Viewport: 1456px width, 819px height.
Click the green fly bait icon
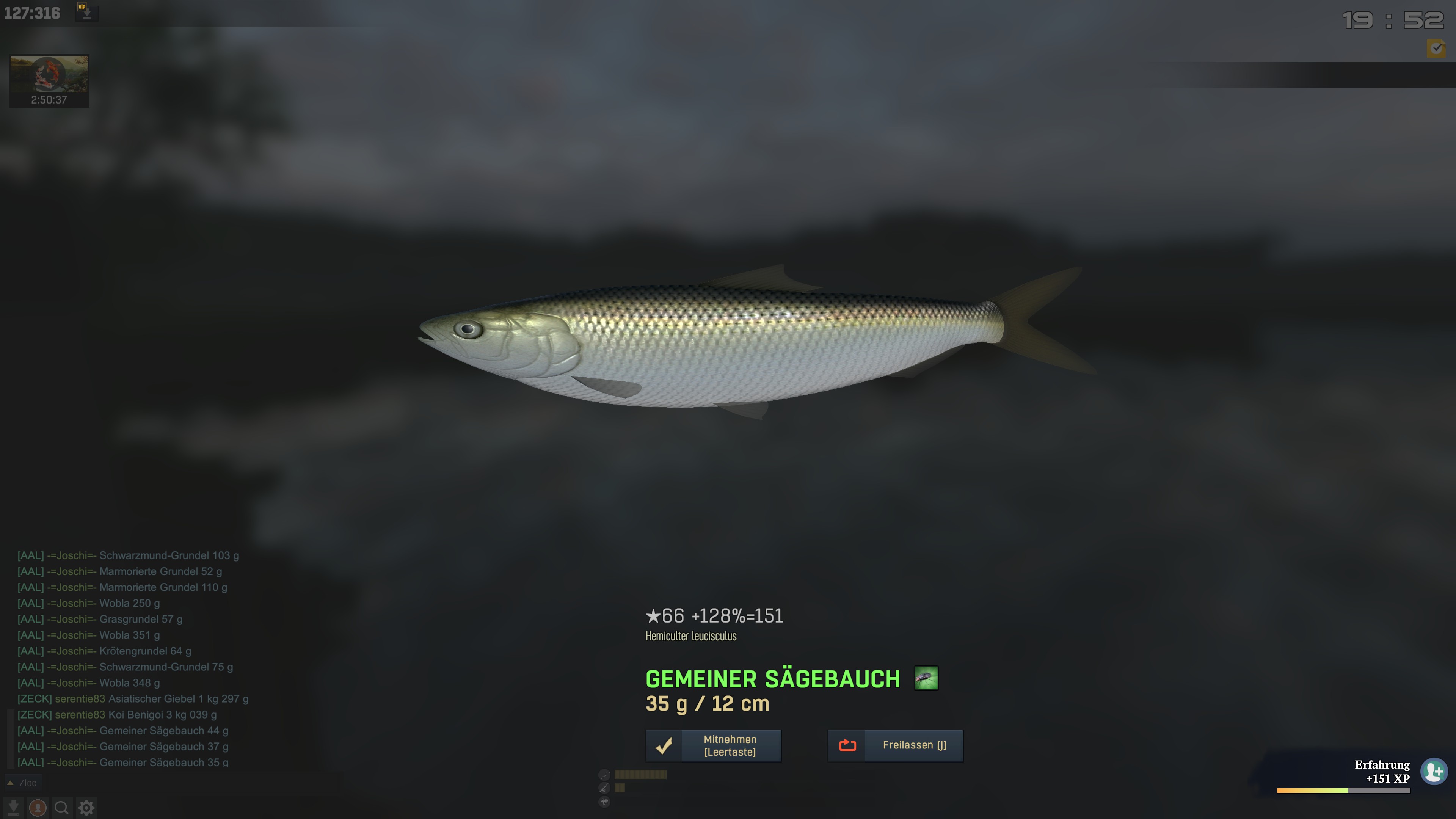[x=926, y=678]
